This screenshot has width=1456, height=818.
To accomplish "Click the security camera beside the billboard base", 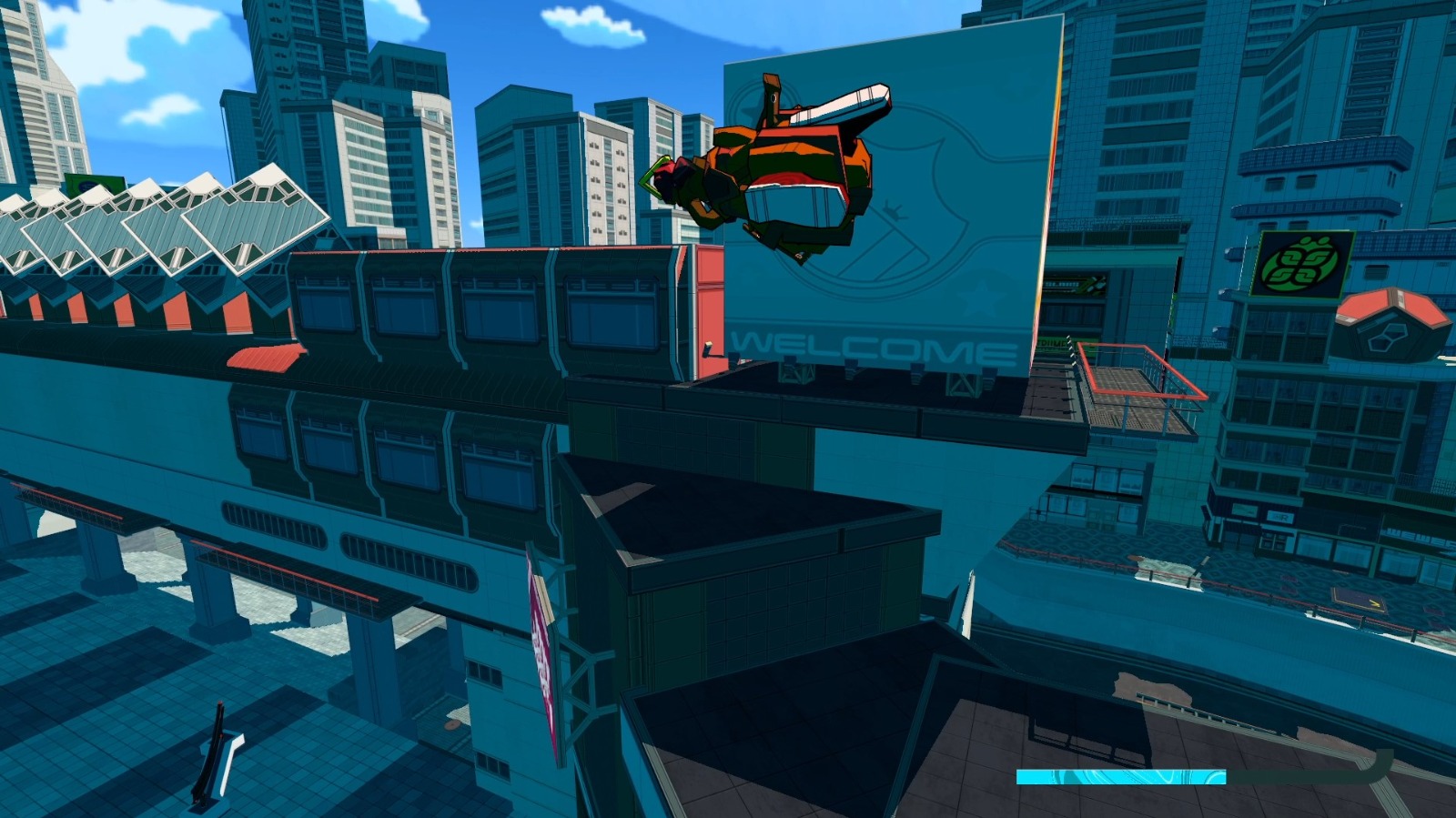I will 707,347.
